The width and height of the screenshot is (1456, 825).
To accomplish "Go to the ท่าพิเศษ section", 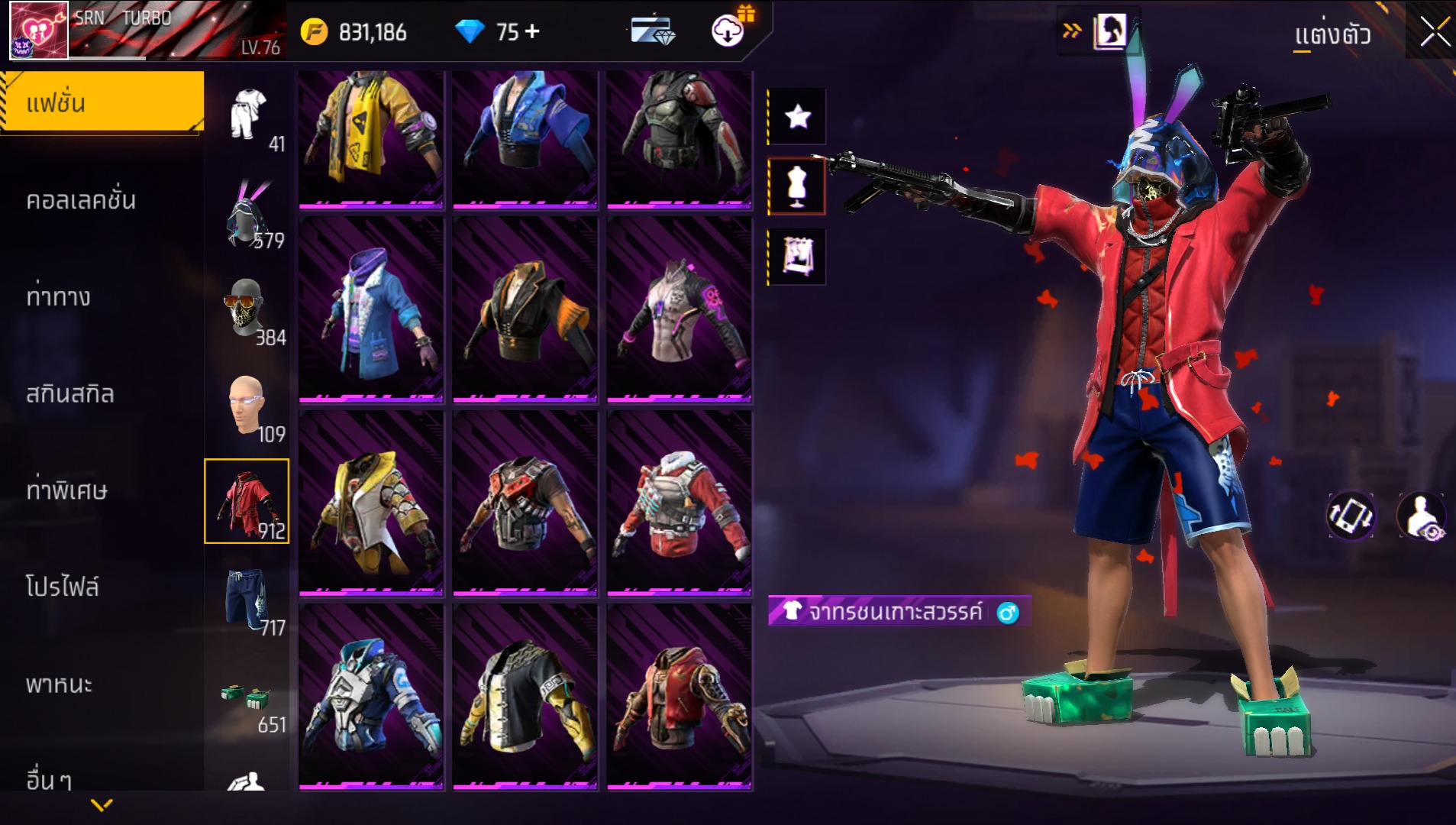I will [67, 490].
